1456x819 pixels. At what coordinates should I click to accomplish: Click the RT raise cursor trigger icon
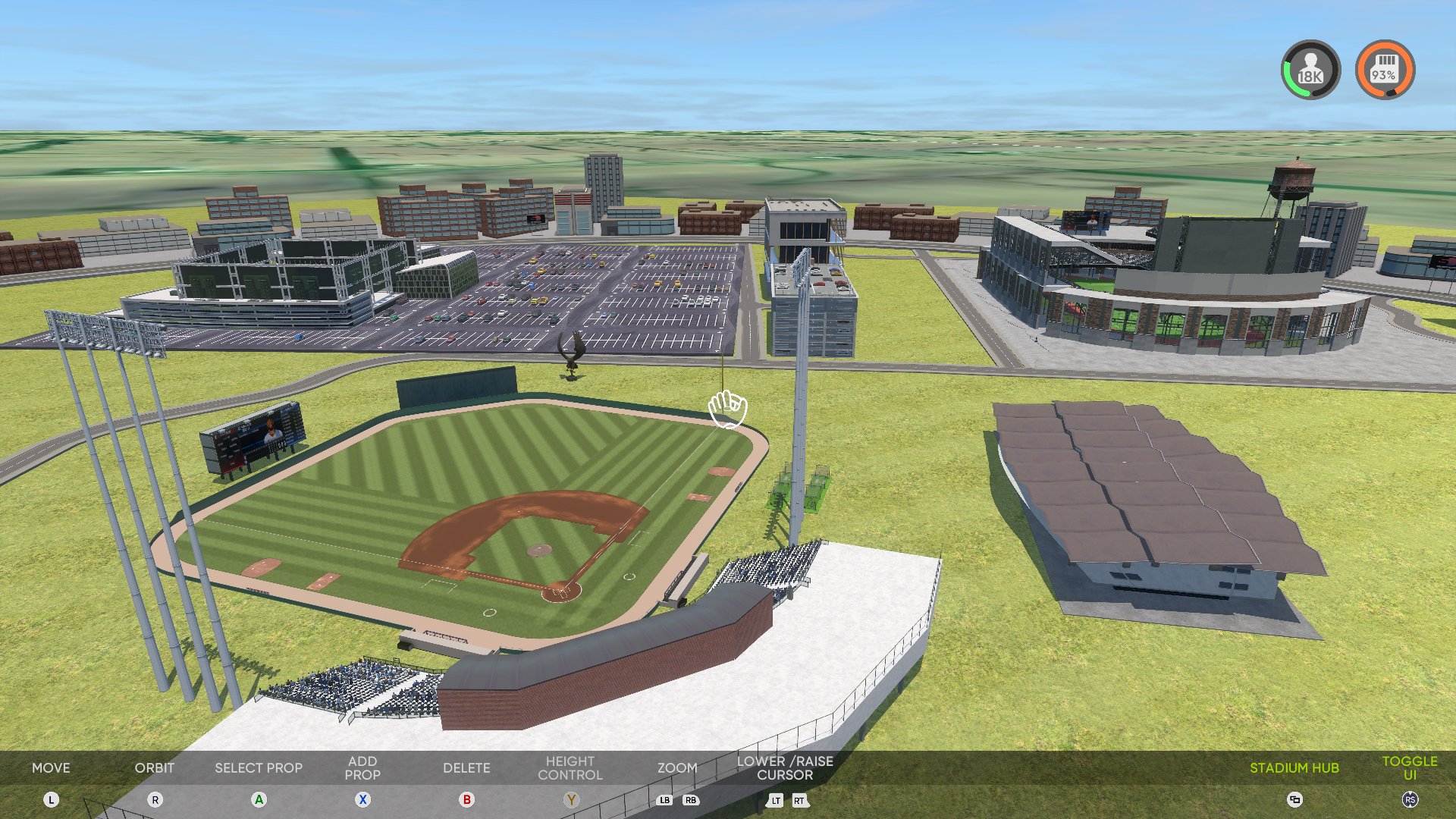[799, 800]
